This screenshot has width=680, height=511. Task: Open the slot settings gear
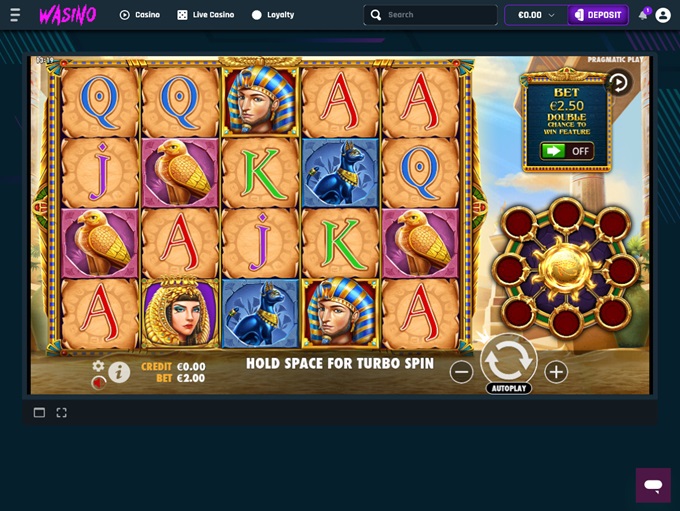(x=98, y=366)
